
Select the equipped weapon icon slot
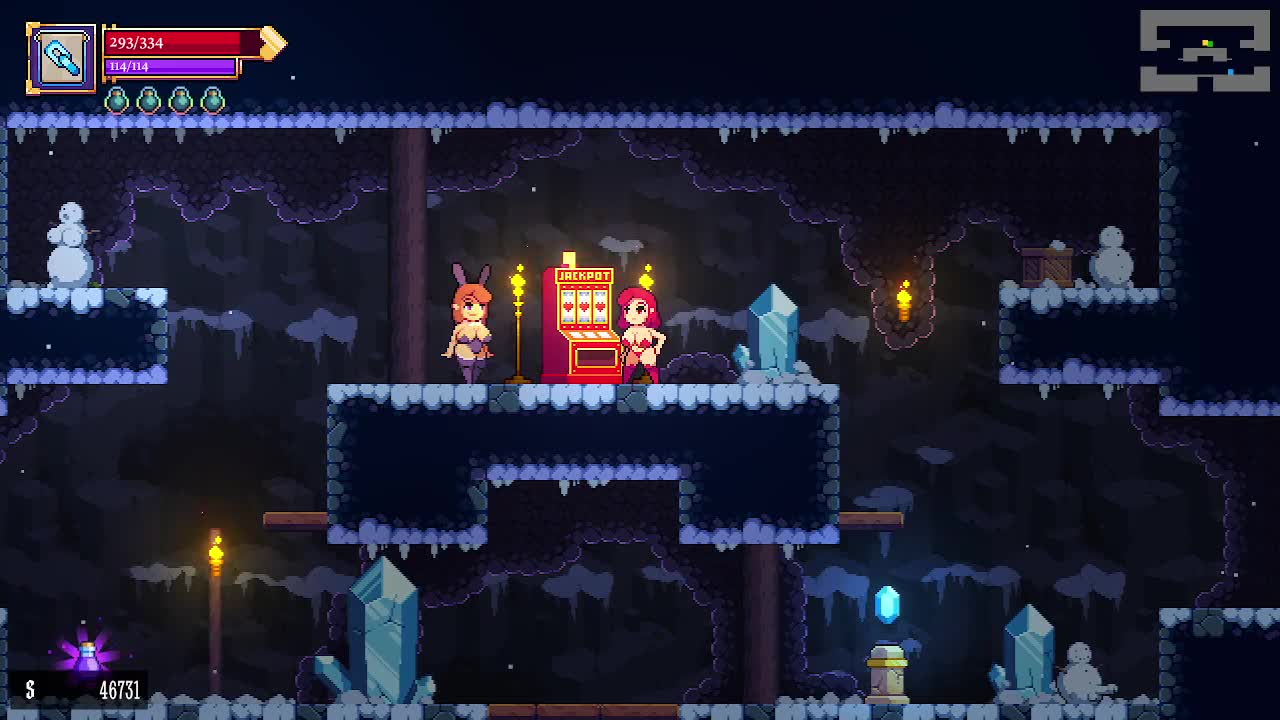(61, 59)
